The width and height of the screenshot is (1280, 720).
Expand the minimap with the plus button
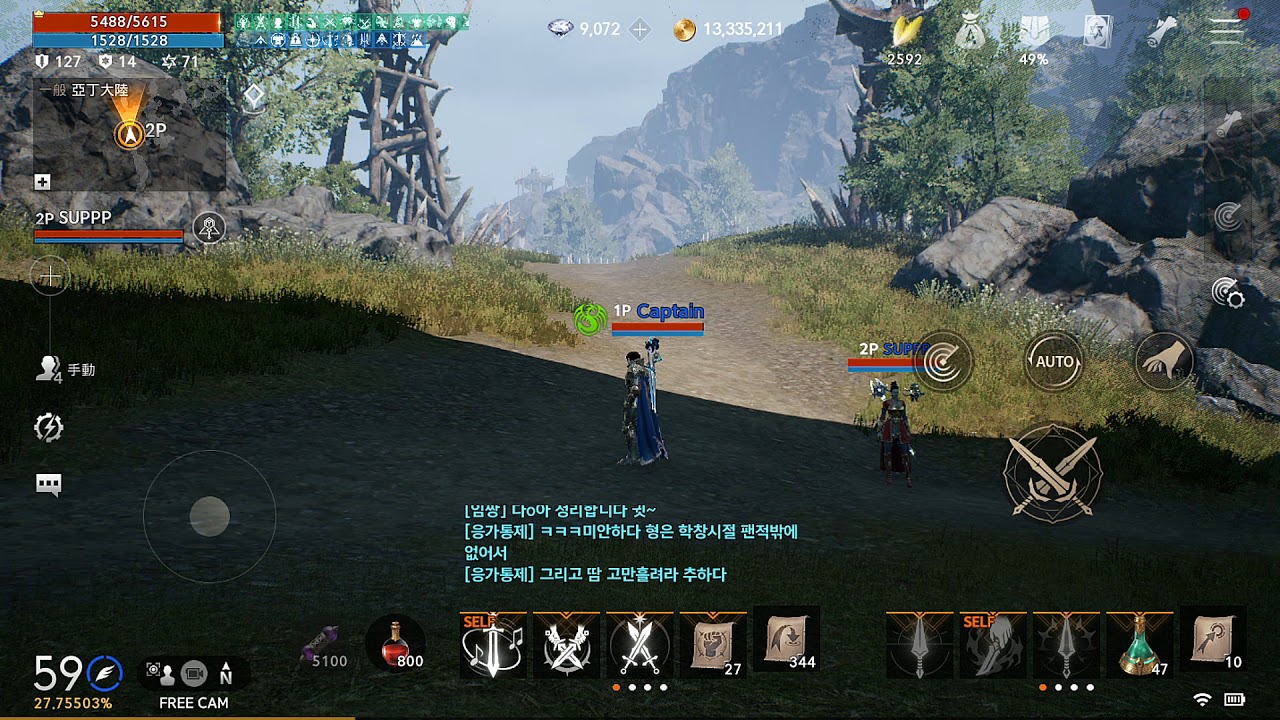coord(44,181)
